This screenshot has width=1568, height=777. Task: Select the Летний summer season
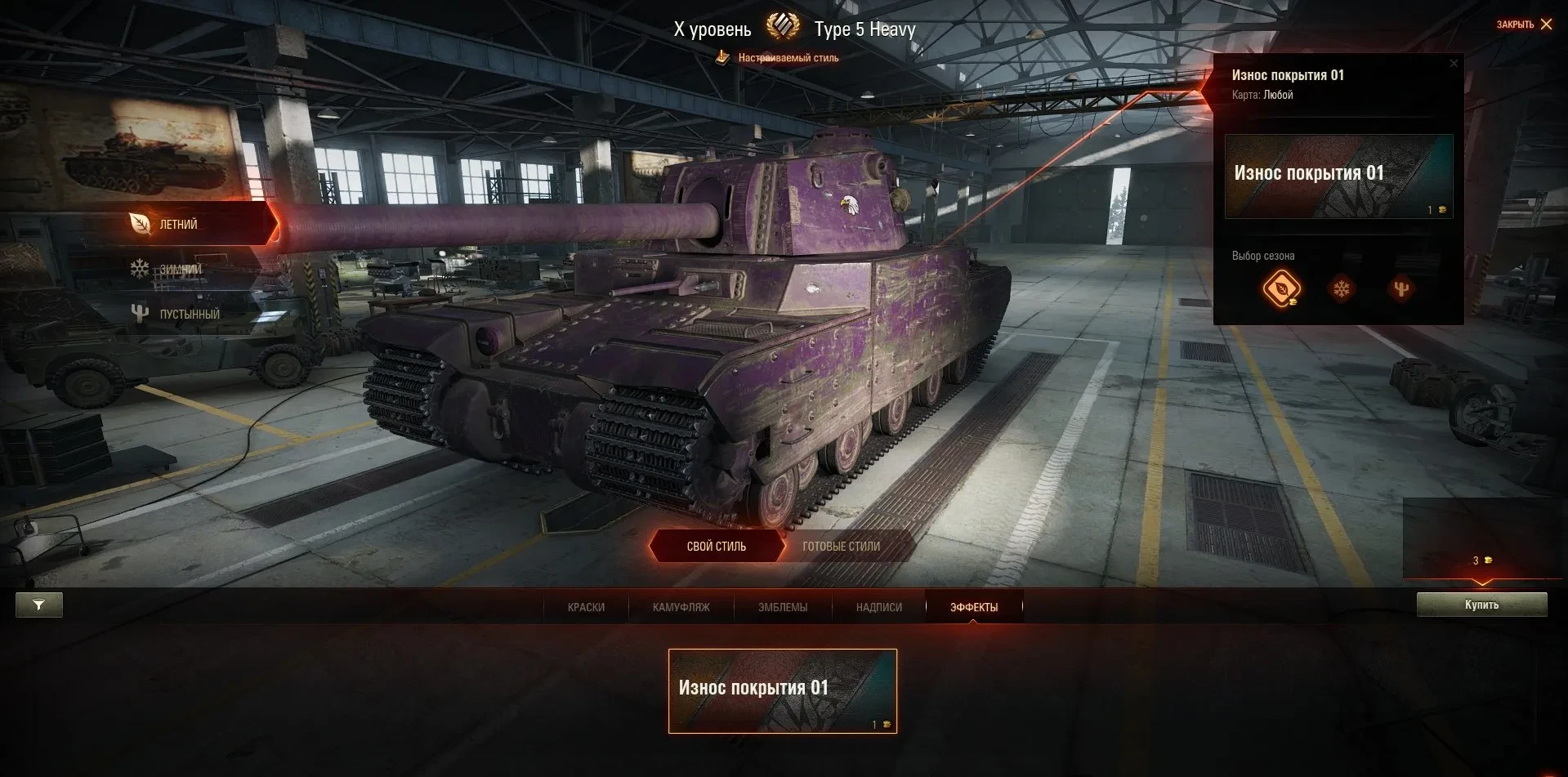coord(178,225)
